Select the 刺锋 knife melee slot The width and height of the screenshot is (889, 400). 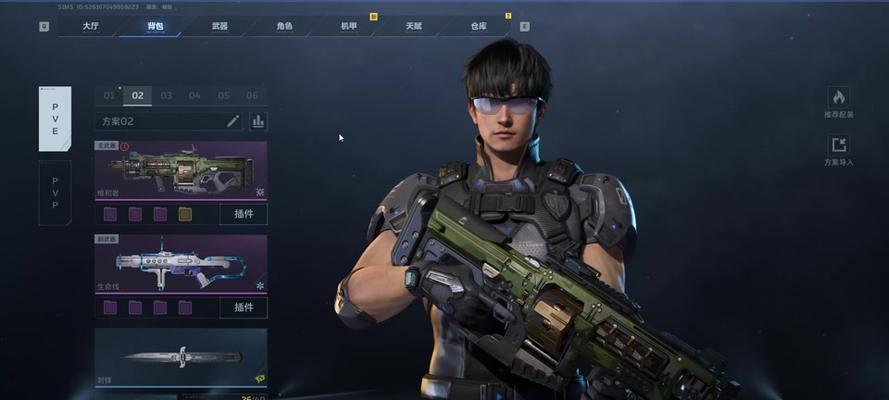(x=180, y=356)
